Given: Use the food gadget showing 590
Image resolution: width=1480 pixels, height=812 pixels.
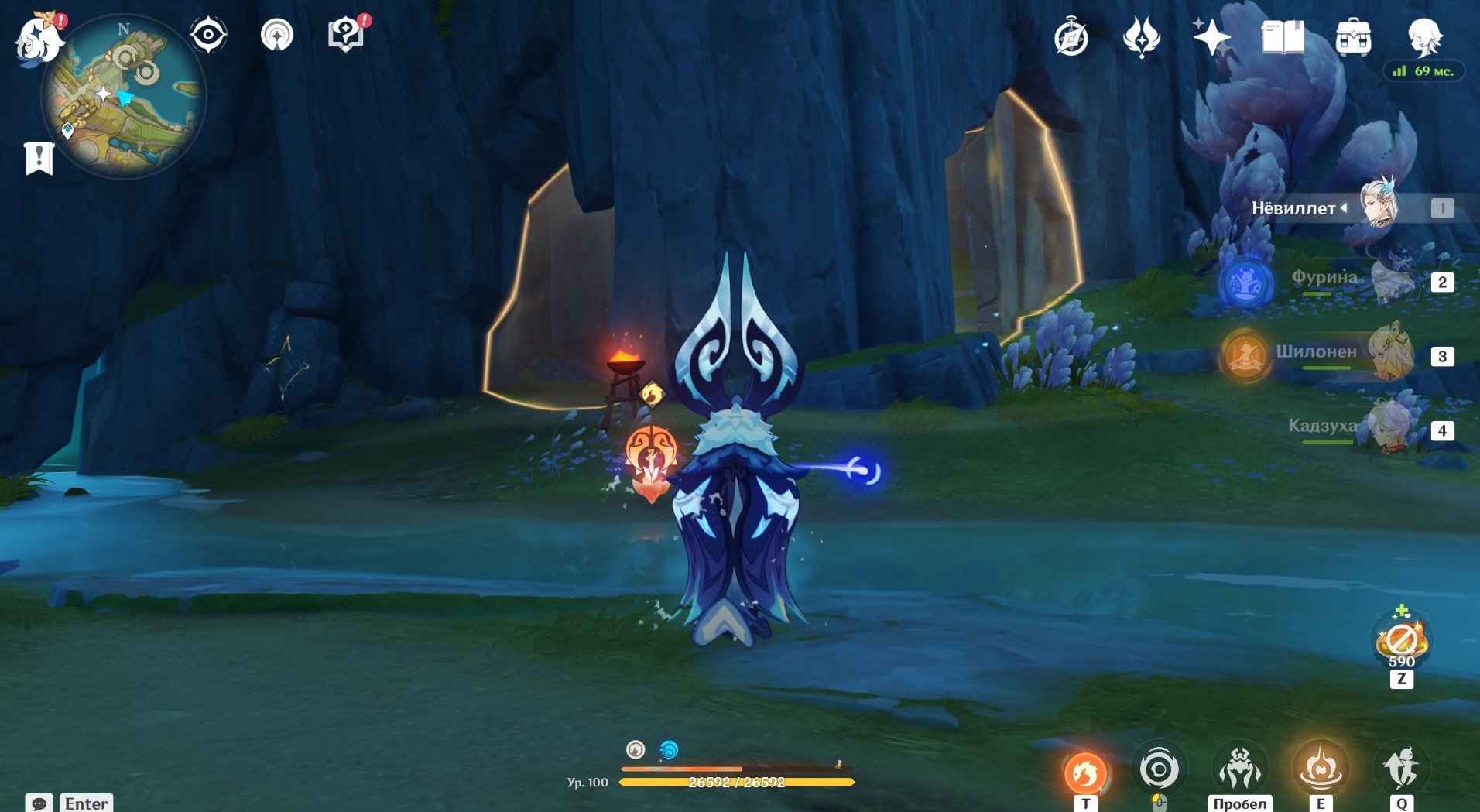Looking at the screenshot, I should (x=1402, y=640).
